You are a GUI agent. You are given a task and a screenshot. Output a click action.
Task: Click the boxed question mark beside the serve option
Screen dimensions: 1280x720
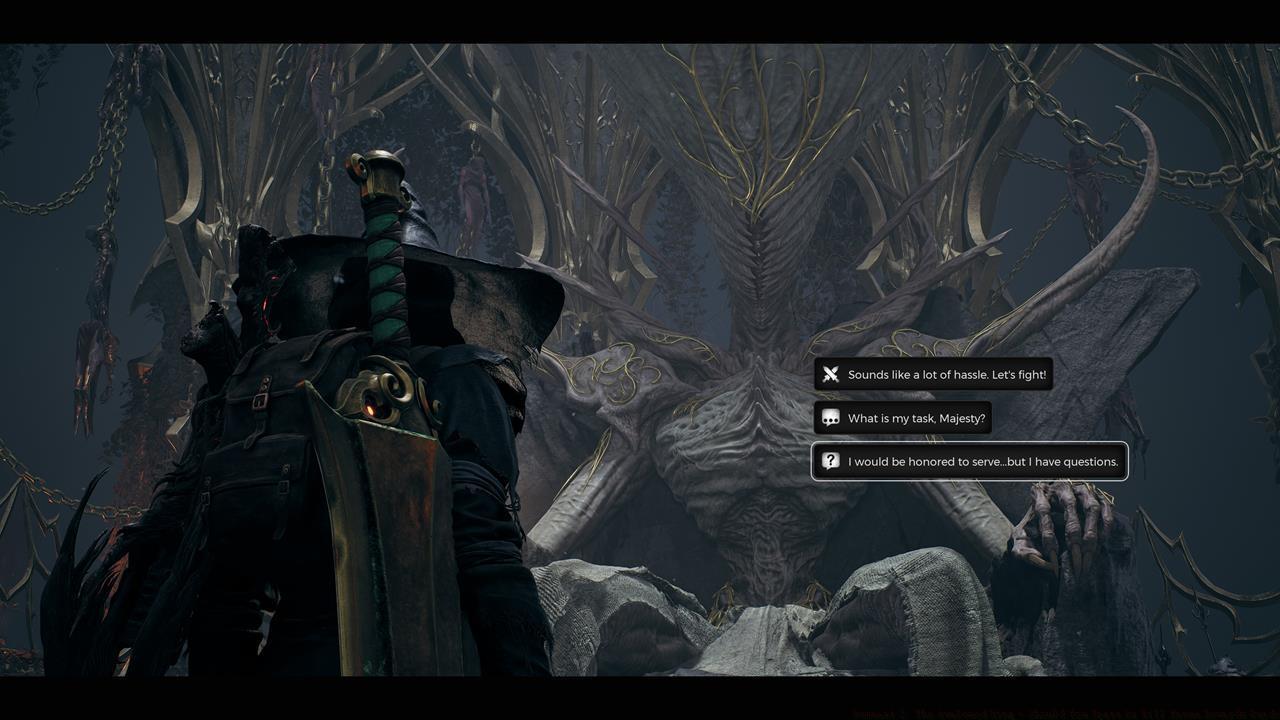click(x=832, y=461)
